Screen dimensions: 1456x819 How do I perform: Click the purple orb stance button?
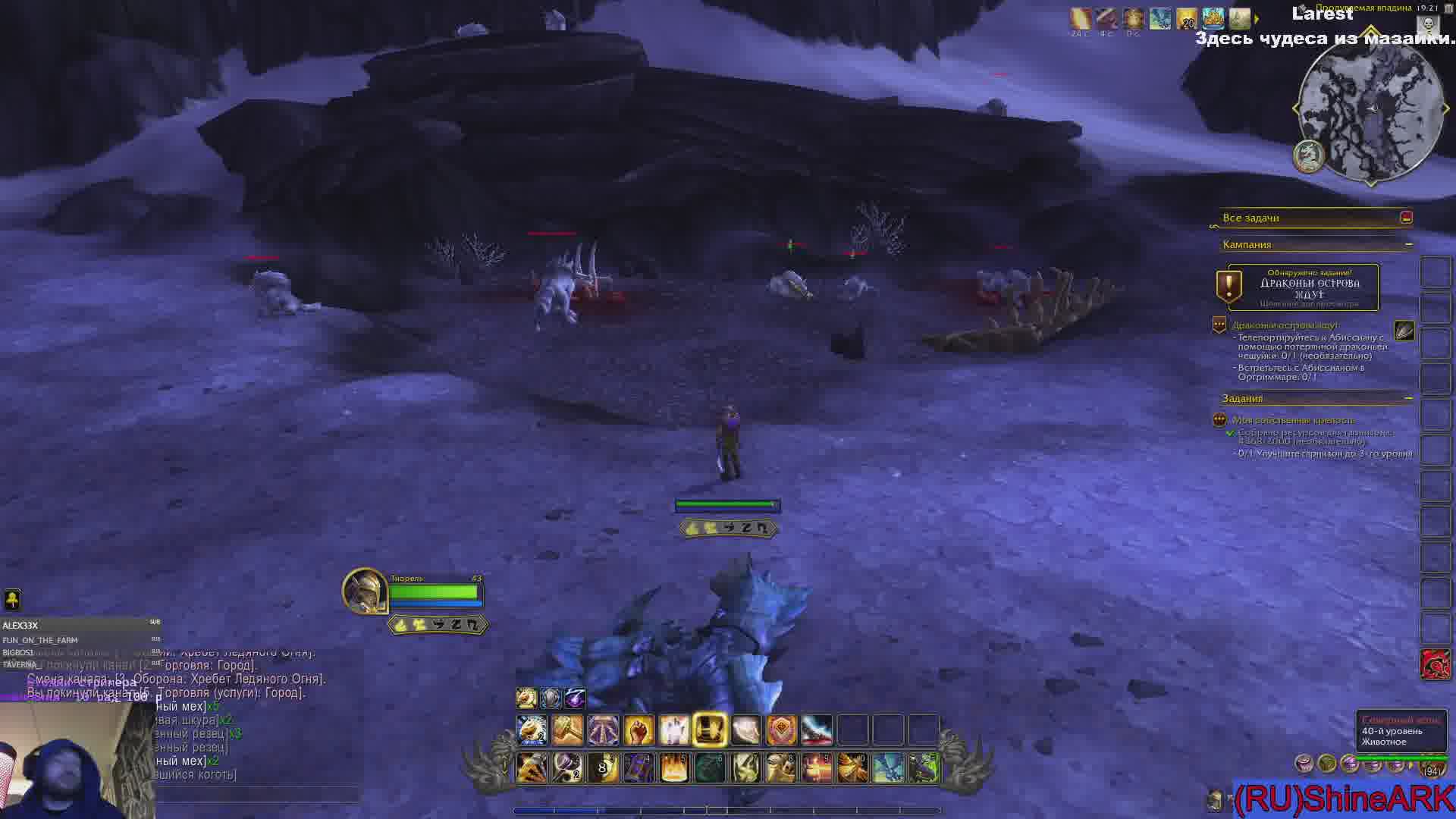[576, 698]
